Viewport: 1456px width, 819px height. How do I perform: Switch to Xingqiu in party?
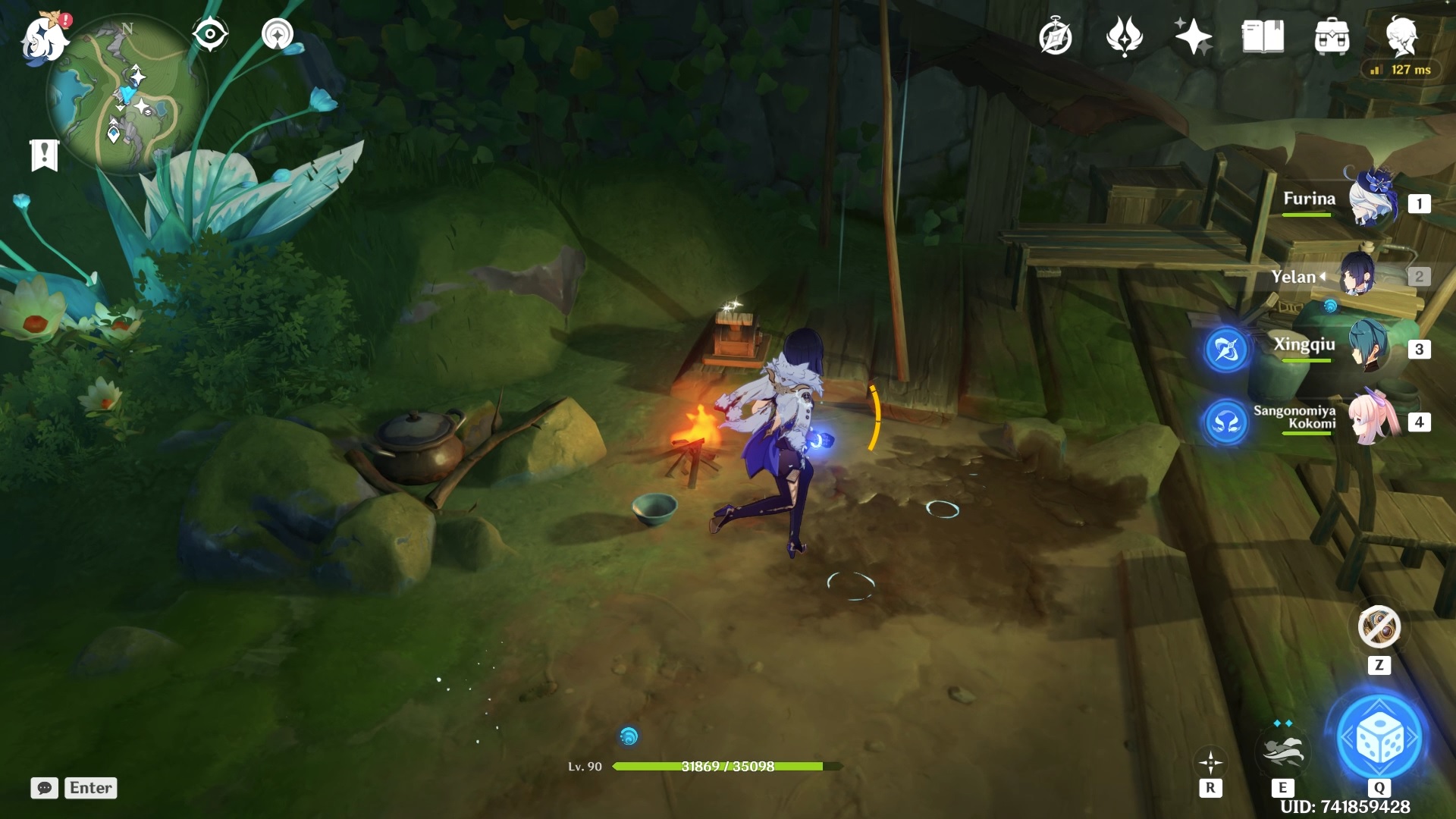(1369, 347)
